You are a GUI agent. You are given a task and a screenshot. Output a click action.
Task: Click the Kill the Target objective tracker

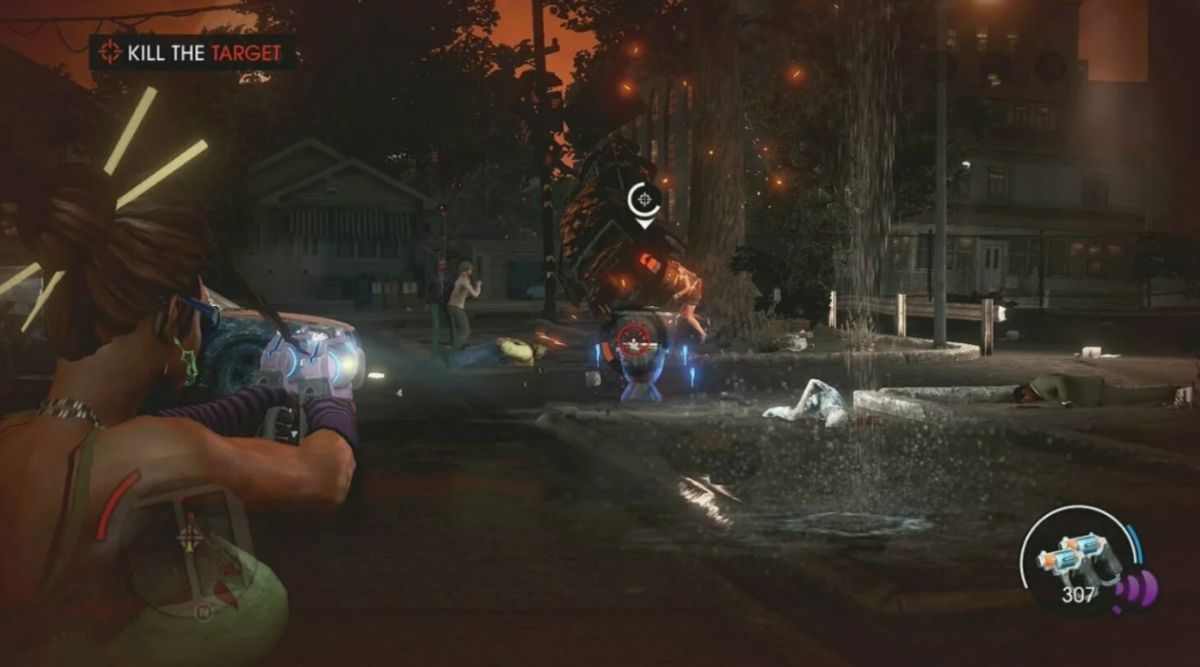pyautogui.click(x=192, y=52)
